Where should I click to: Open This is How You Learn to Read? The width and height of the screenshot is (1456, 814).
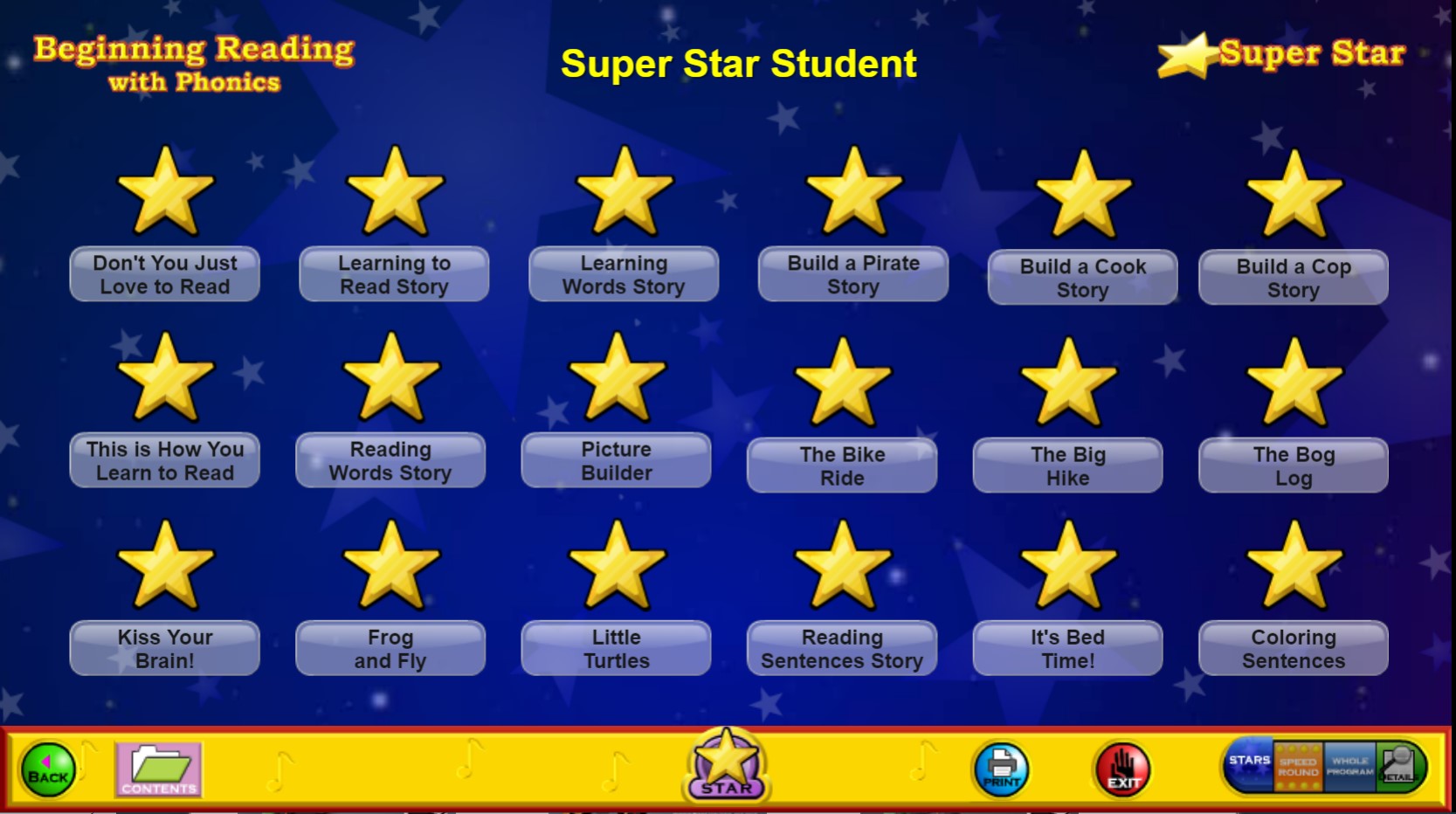164,460
